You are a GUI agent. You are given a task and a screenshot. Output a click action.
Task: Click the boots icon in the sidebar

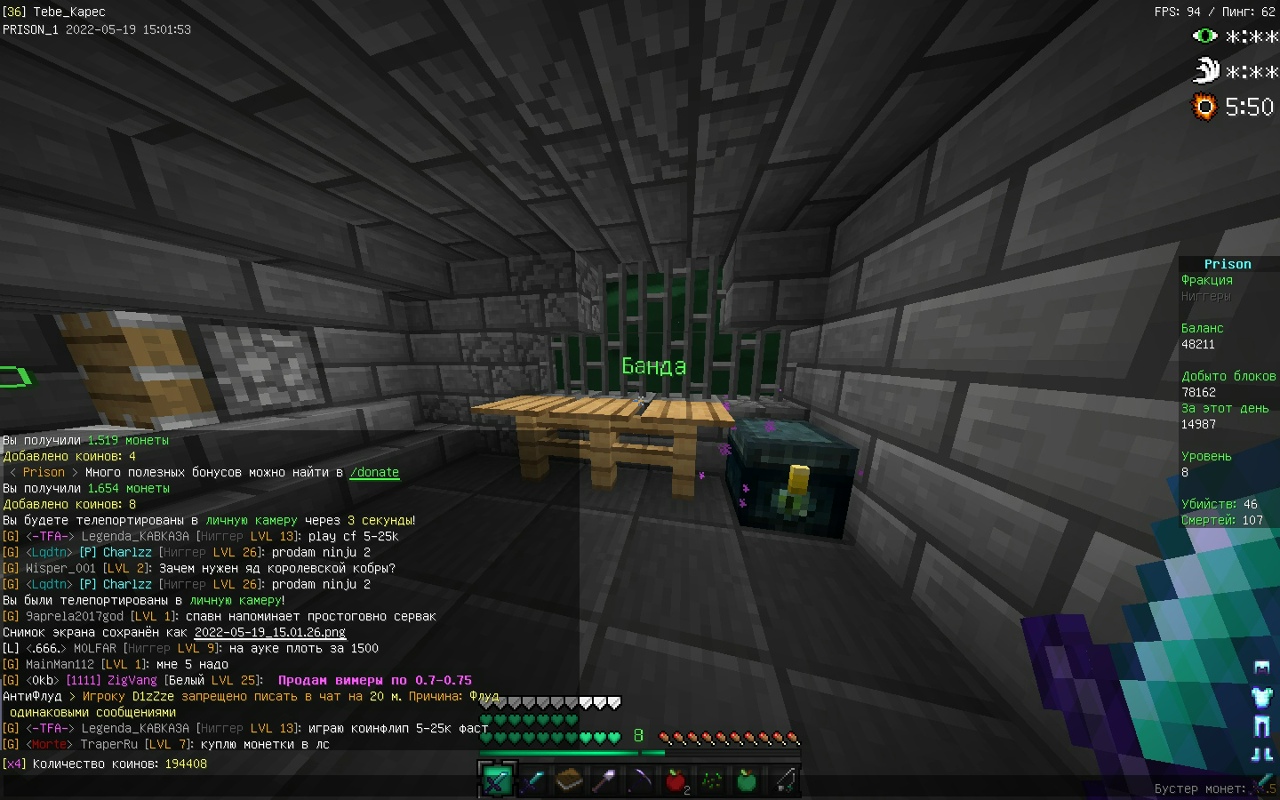pyautogui.click(x=1262, y=753)
